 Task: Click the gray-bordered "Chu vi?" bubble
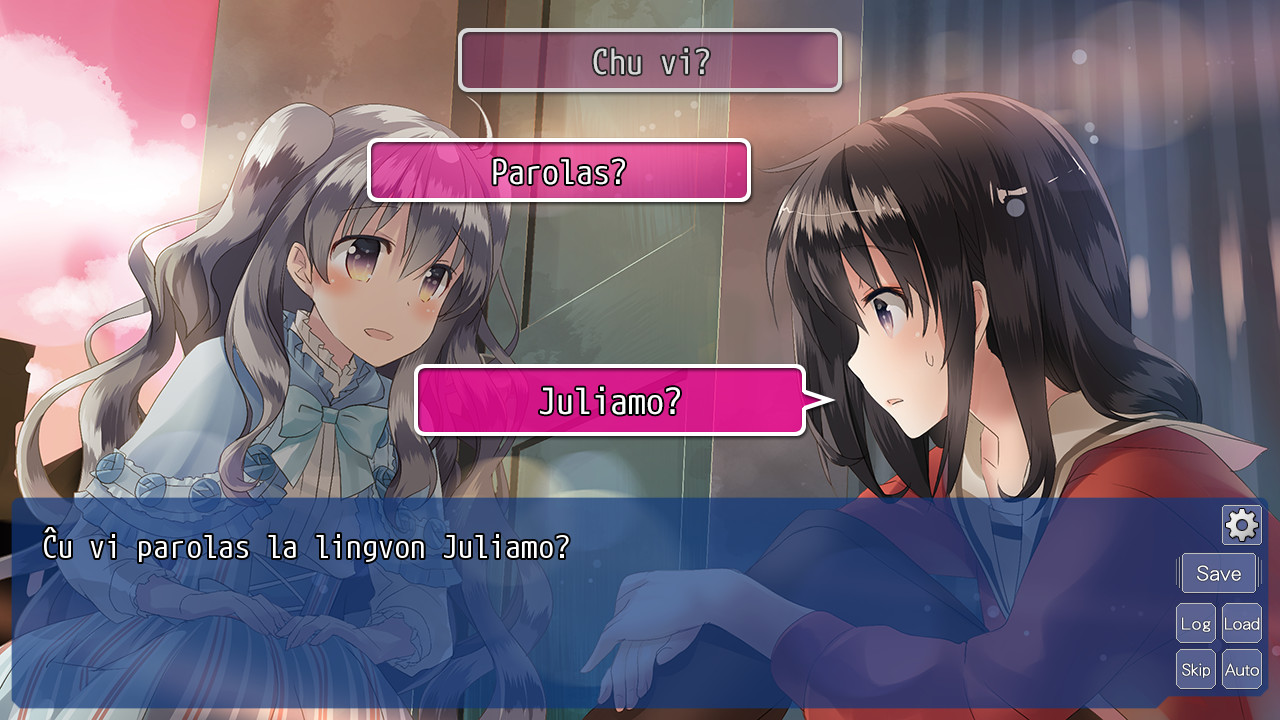click(x=649, y=60)
